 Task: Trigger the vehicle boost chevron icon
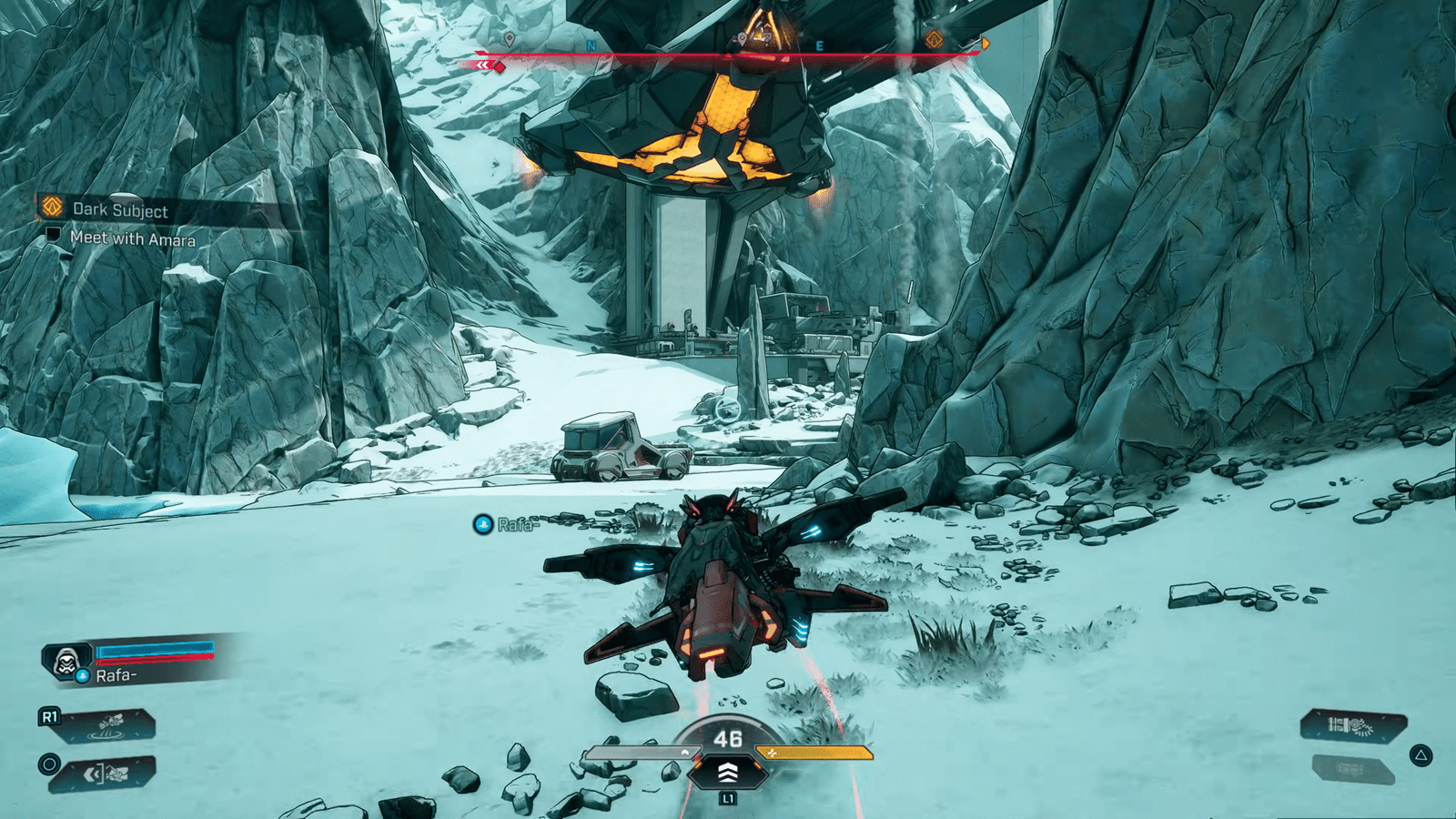point(727,773)
